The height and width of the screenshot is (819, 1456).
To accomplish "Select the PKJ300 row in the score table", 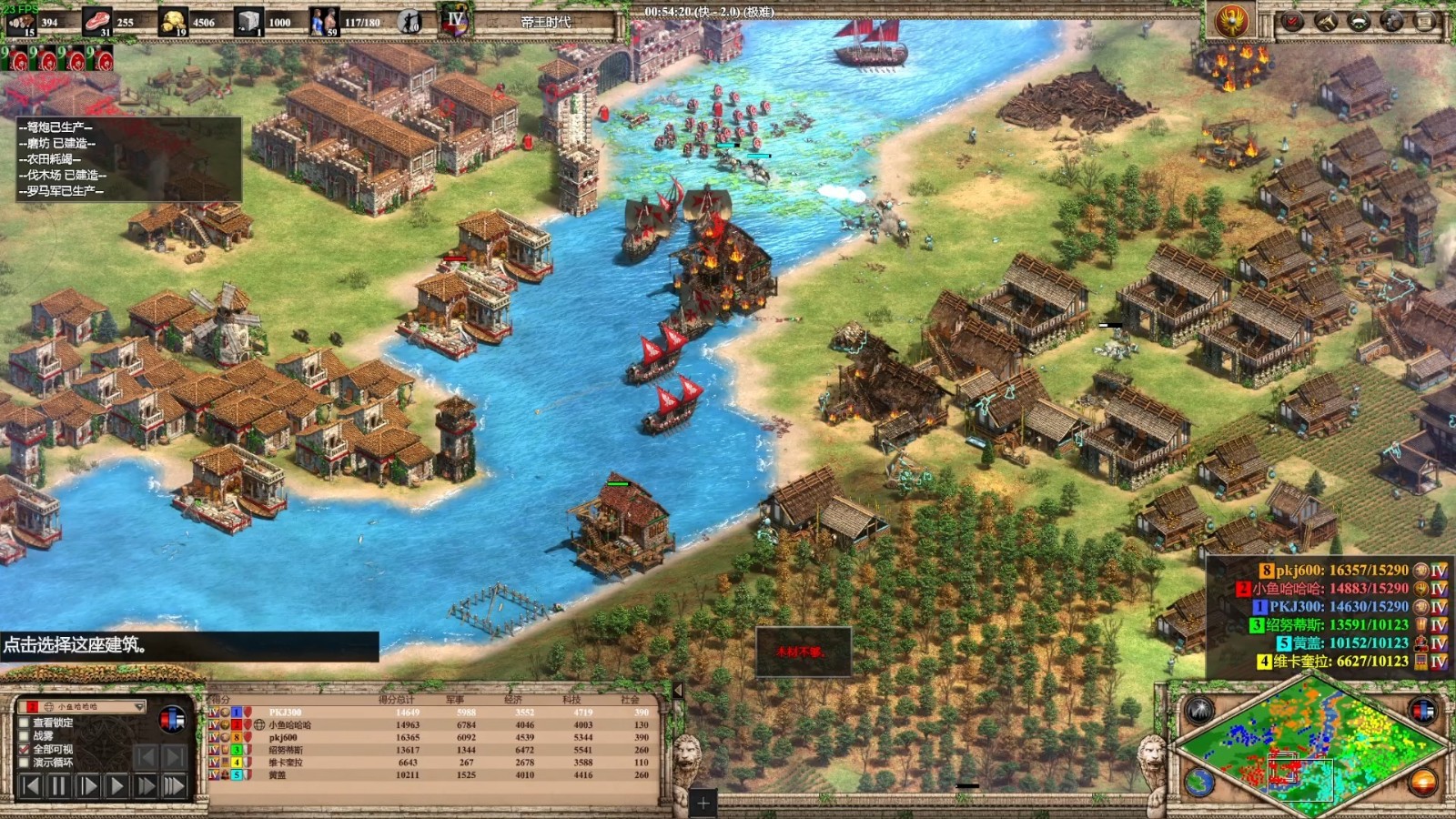I will pos(285,713).
